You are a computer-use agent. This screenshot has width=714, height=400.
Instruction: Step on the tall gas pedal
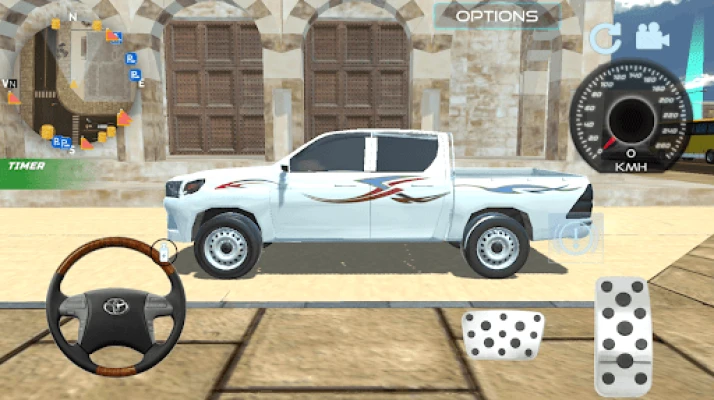(x=623, y=334)
